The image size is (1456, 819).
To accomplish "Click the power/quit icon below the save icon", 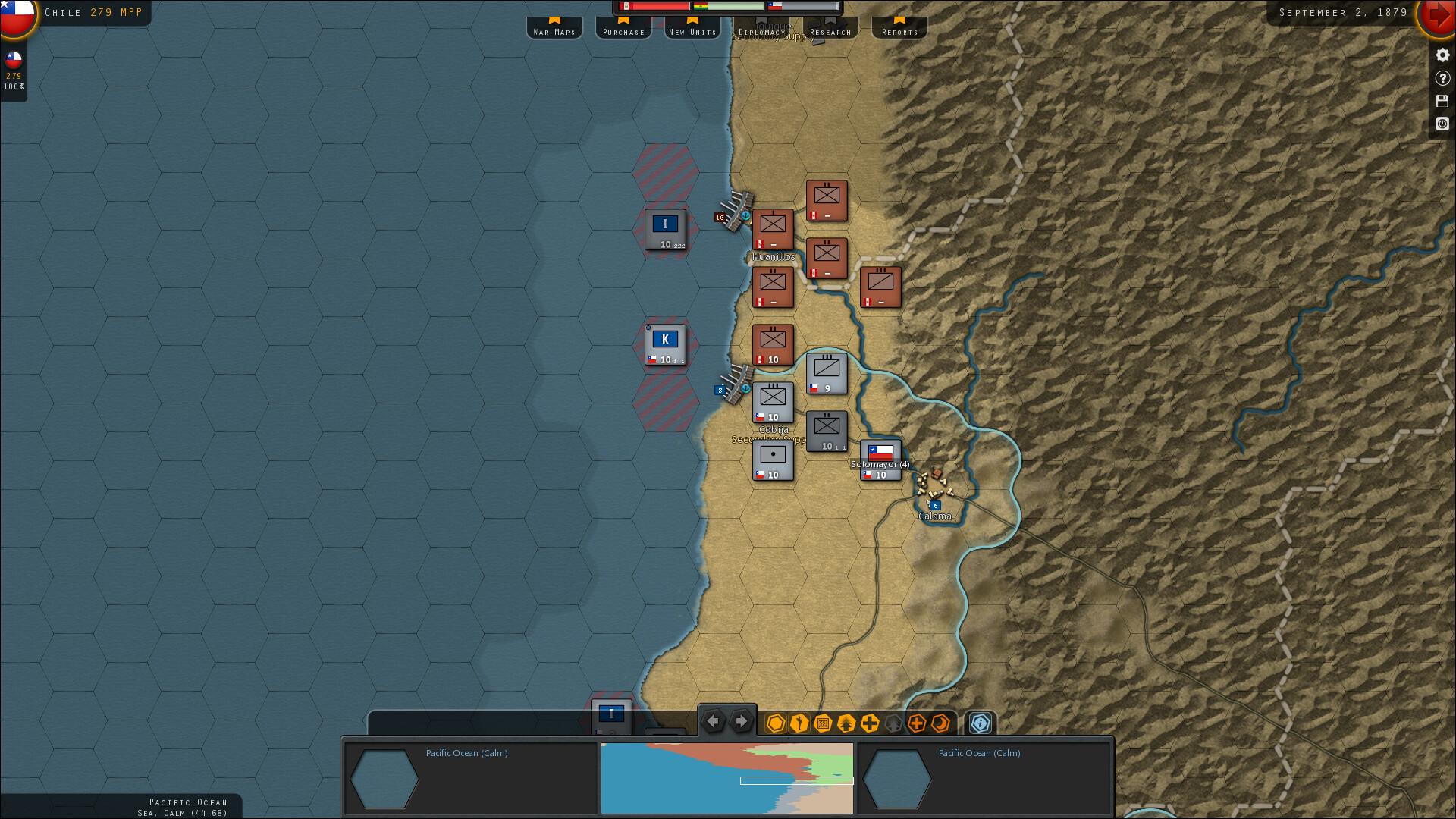I will click(1442, 124).
